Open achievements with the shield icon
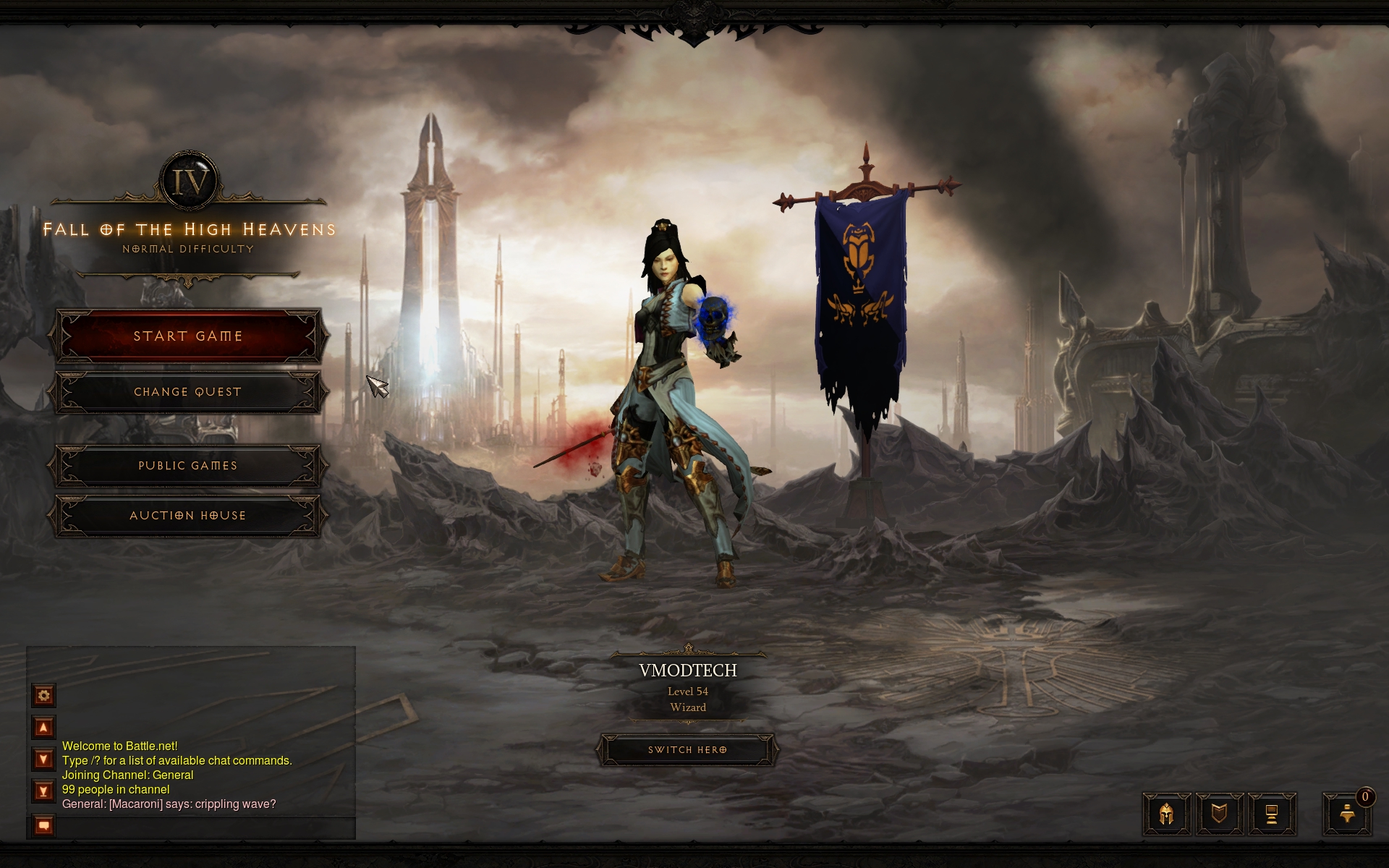Viewport: 1389px width, 868px height. click(1219, 814)
